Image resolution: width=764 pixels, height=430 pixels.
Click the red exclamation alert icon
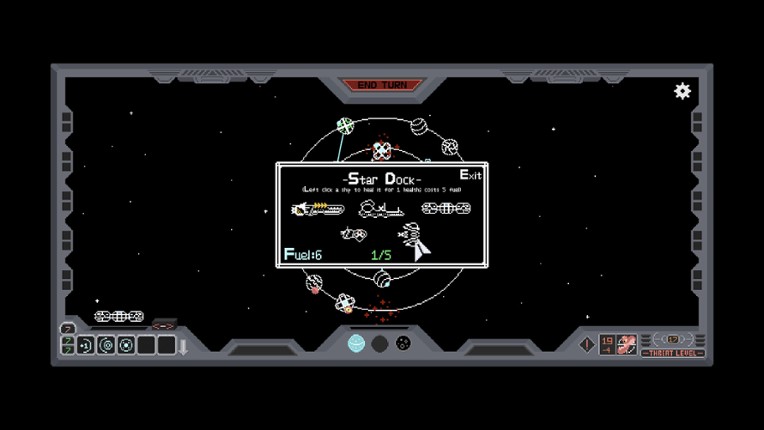tap(587, 344)
